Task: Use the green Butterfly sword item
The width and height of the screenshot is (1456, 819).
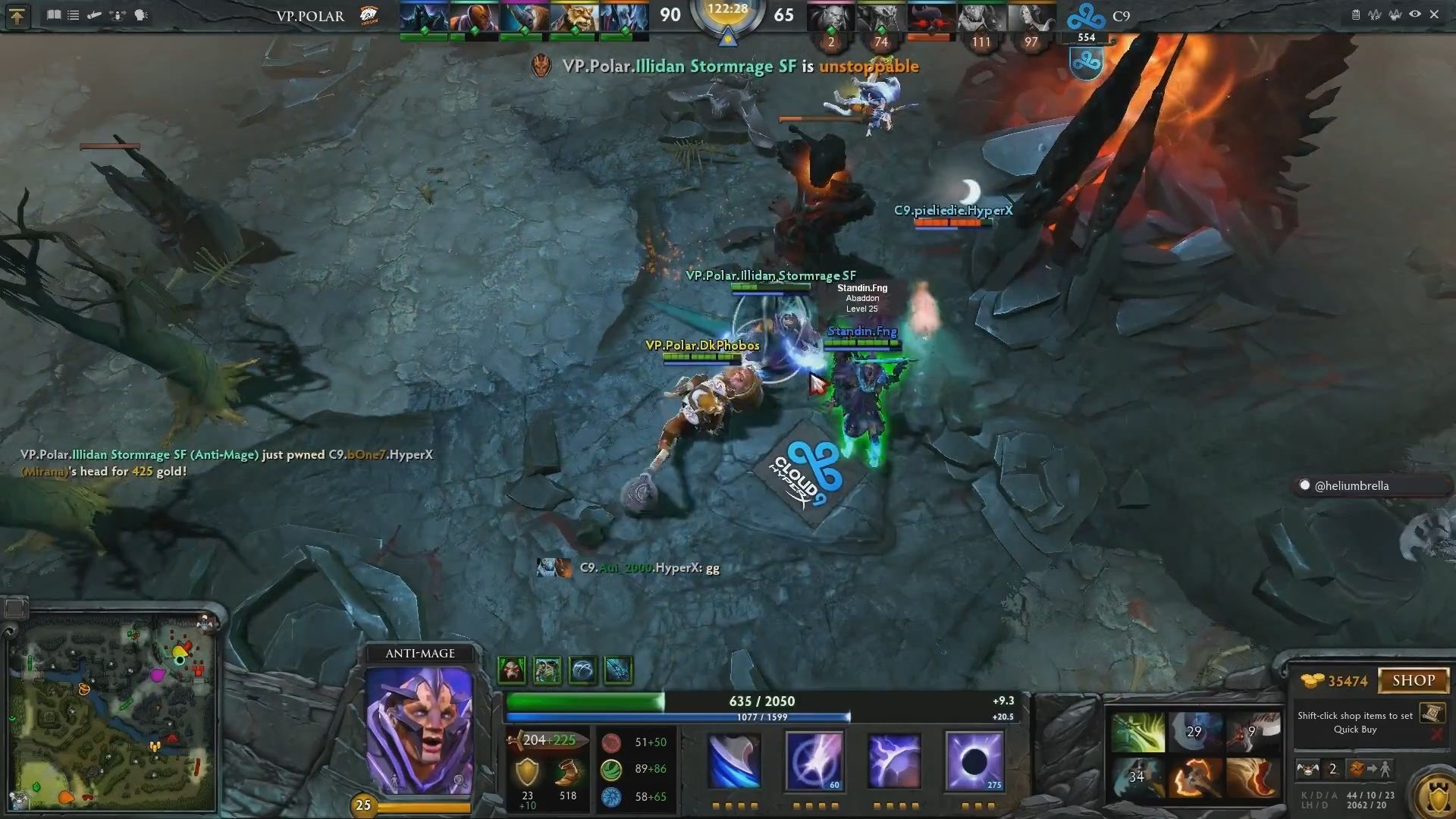Action: point(1137,732)
